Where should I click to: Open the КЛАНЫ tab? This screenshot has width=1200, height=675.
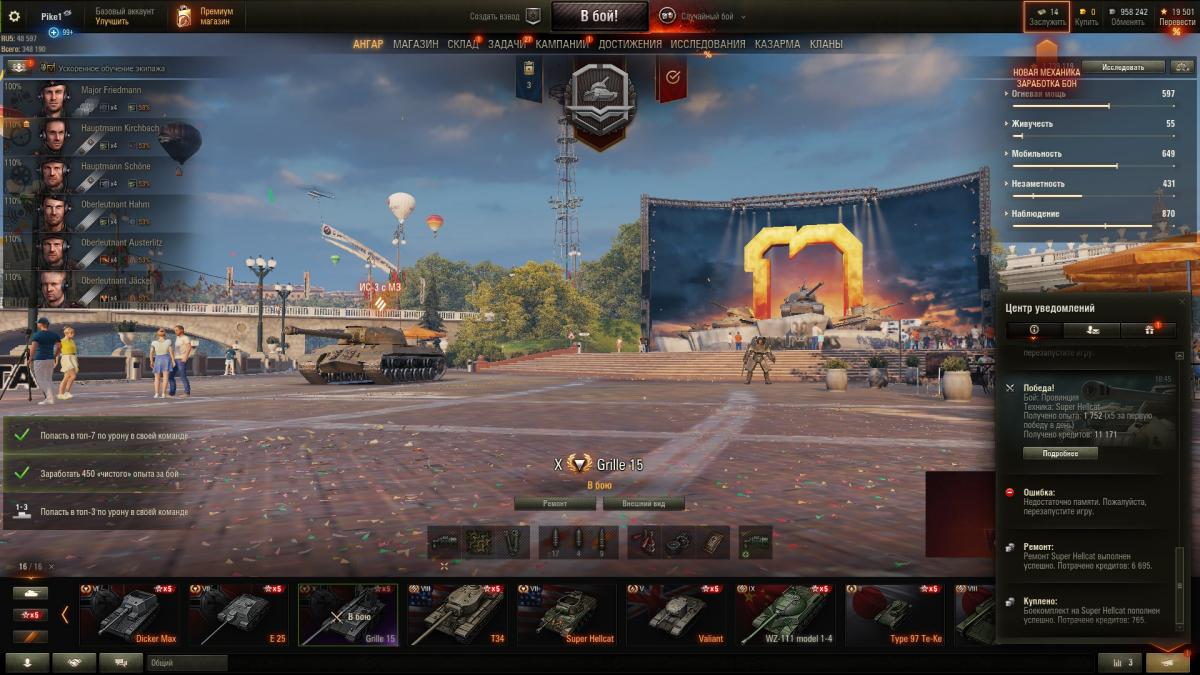pos(826,44)
